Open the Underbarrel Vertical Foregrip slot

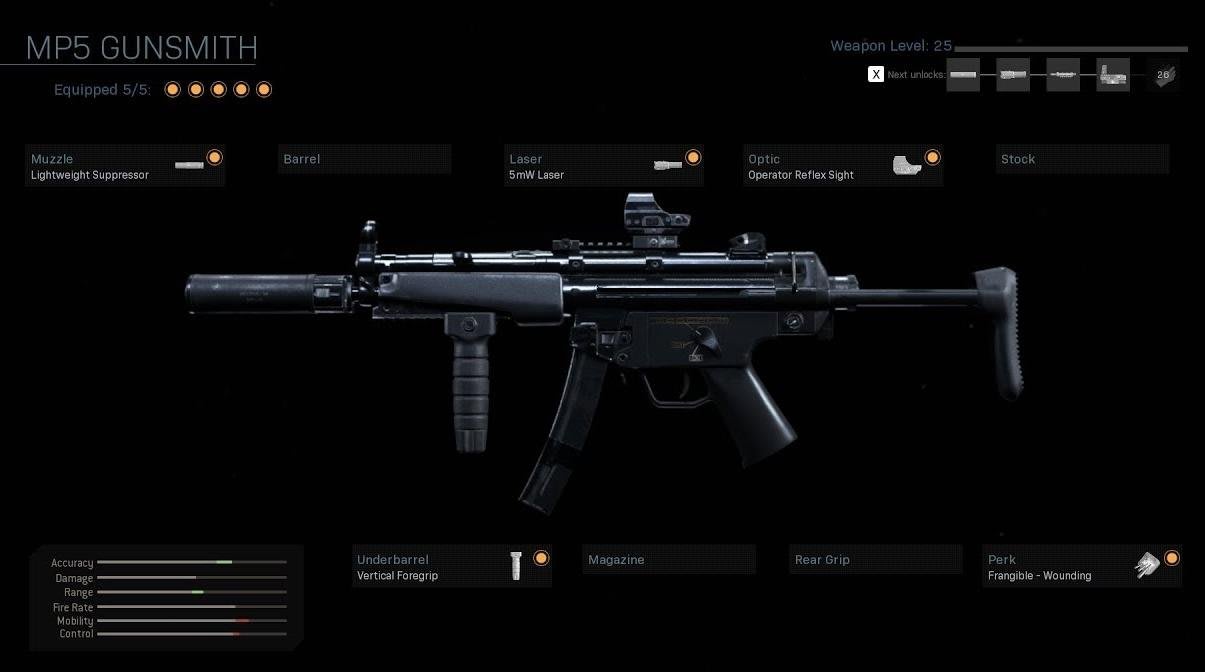[452, 567]
